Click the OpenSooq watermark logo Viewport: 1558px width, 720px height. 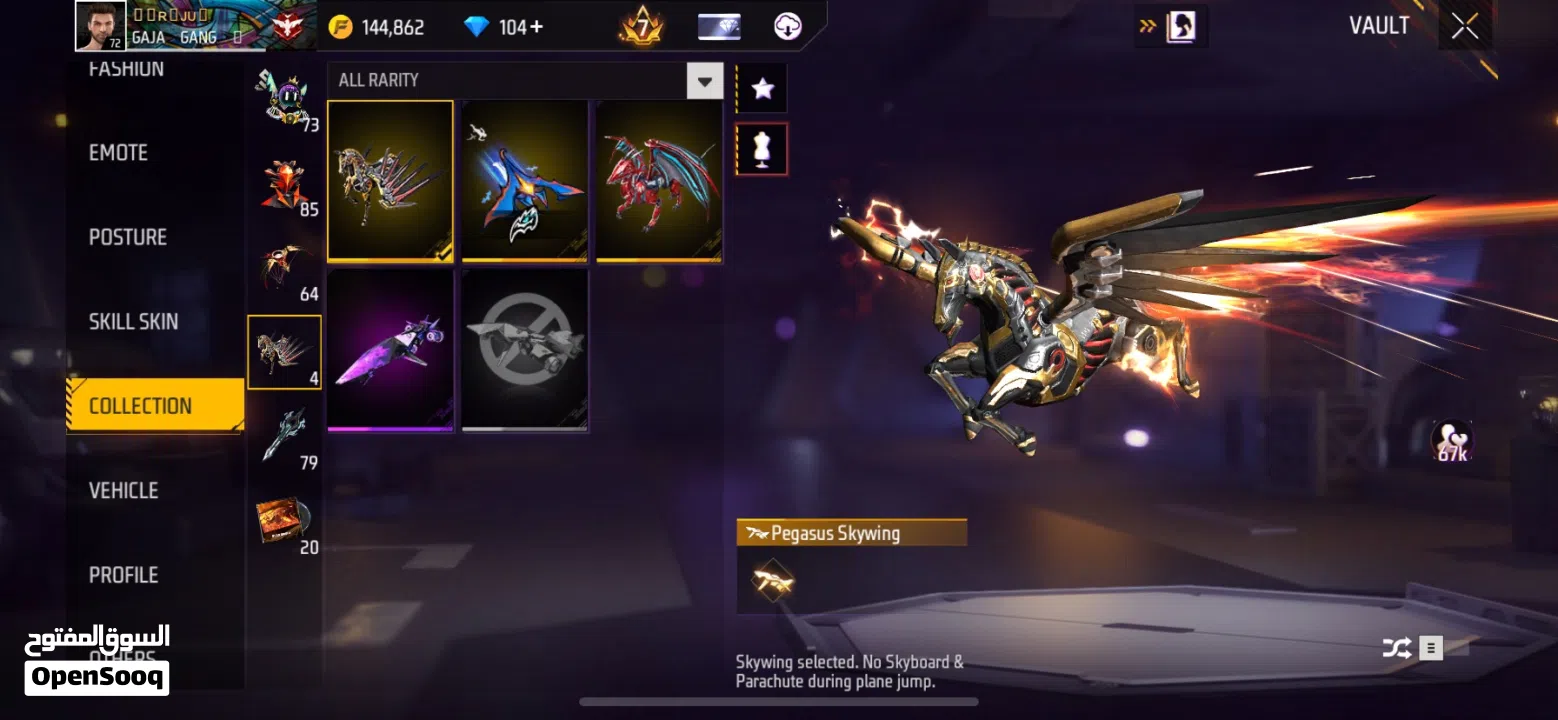pyautogui.click(x=97, y=660)
